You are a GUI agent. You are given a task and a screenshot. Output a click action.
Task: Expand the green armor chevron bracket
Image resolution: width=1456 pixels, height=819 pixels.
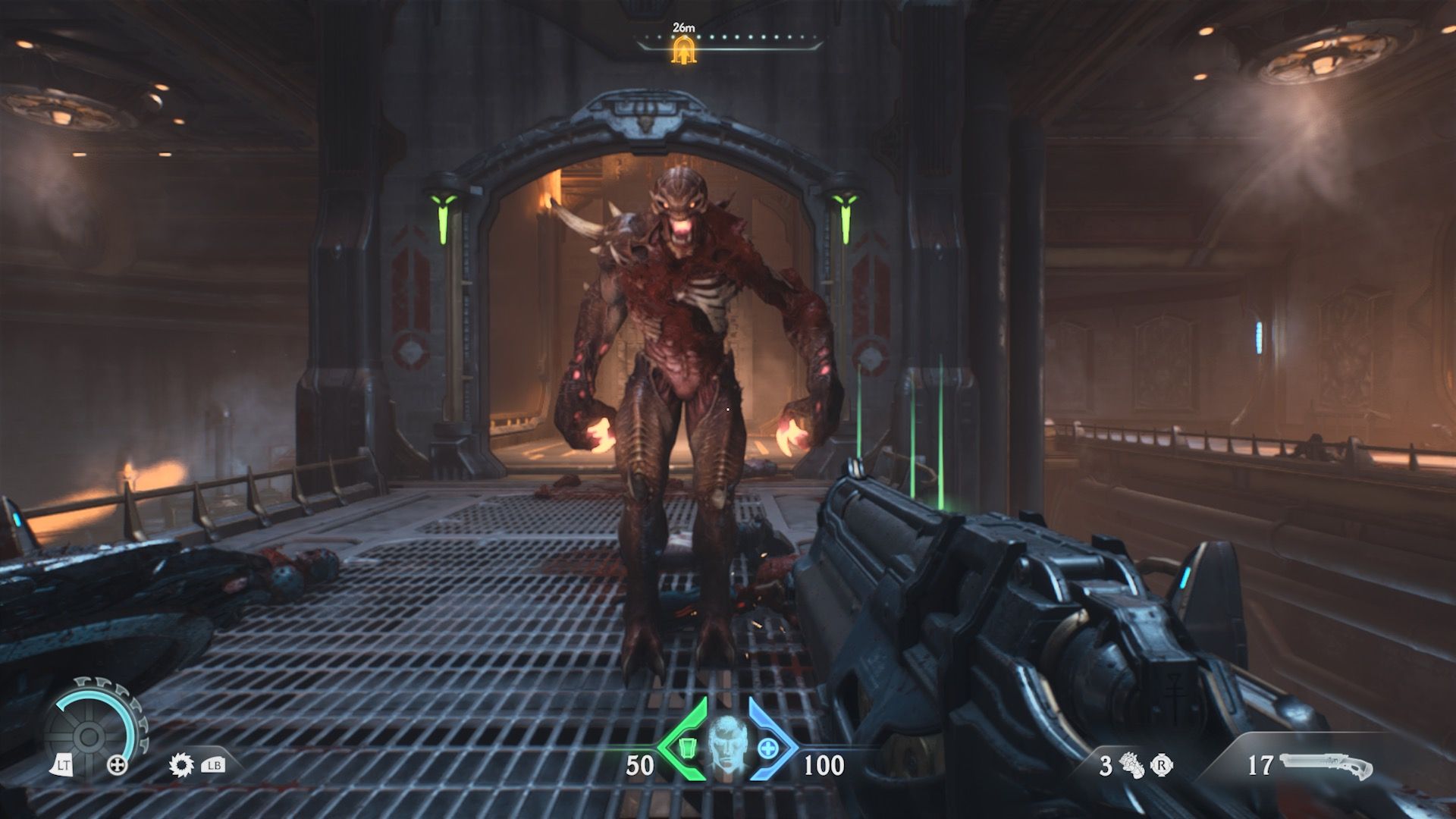[x=668, y=745]
